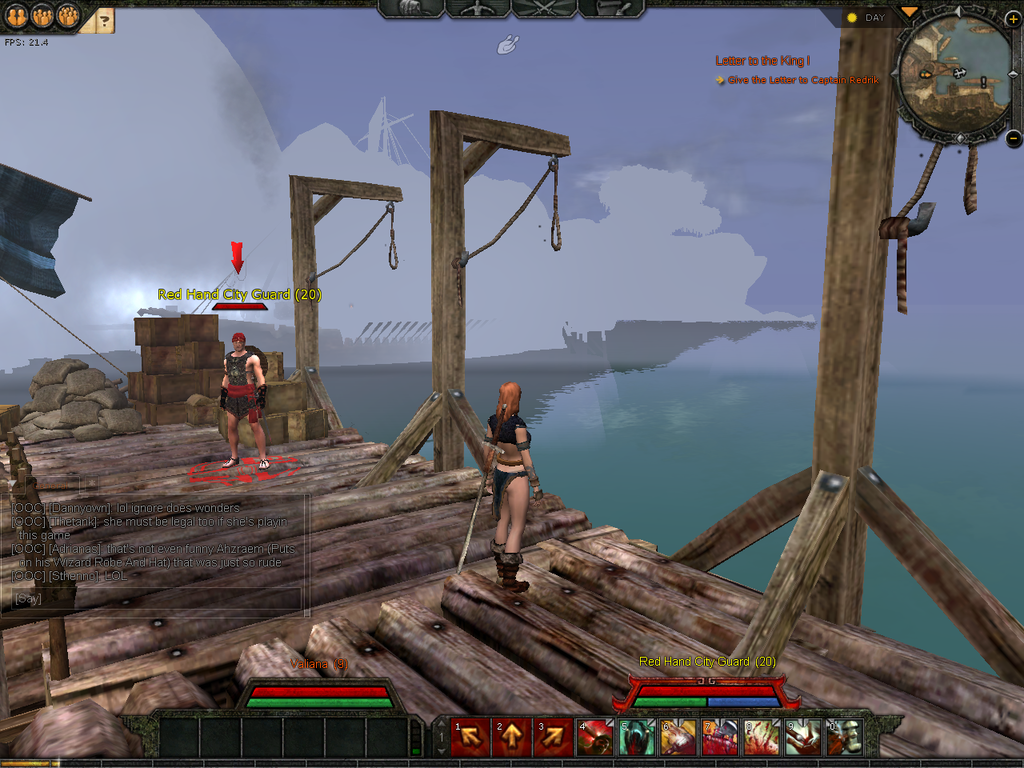Viewport: 1024px width, 768px height.
Task: Open the three-person group icon
Action: (x=67, y=15)
